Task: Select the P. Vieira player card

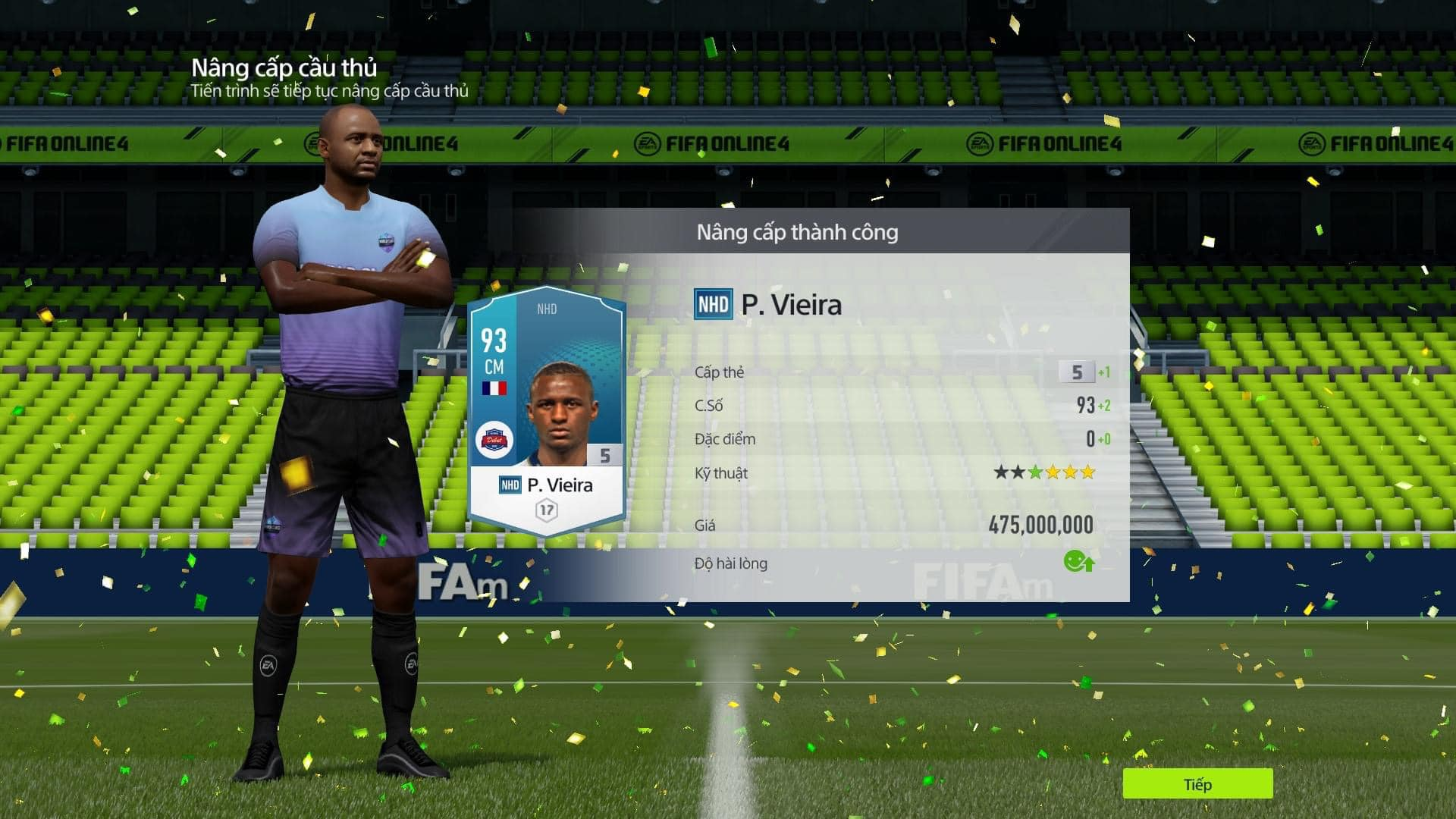Action: [546, 413]
